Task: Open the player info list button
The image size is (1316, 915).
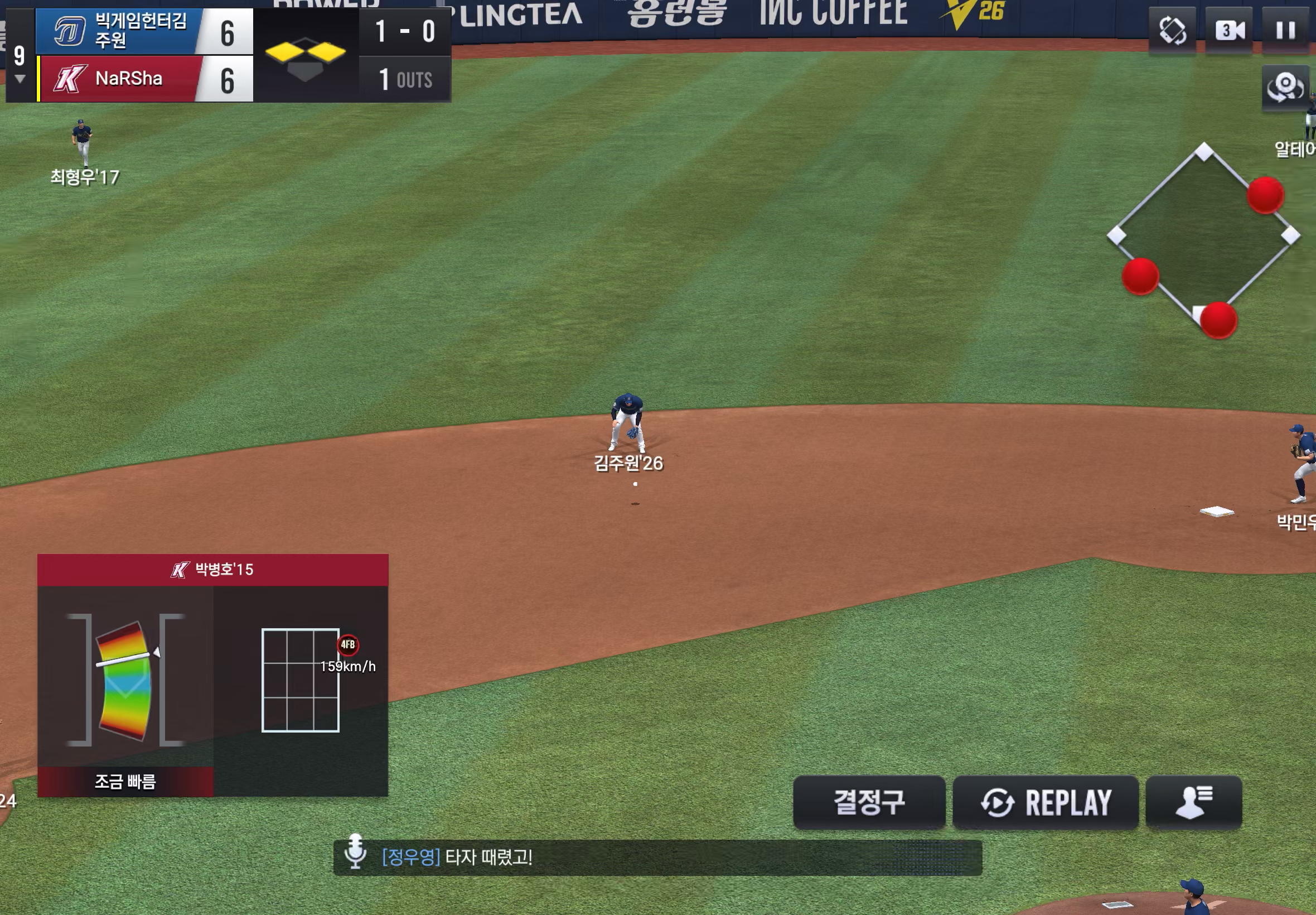Action: [1193, 802]
